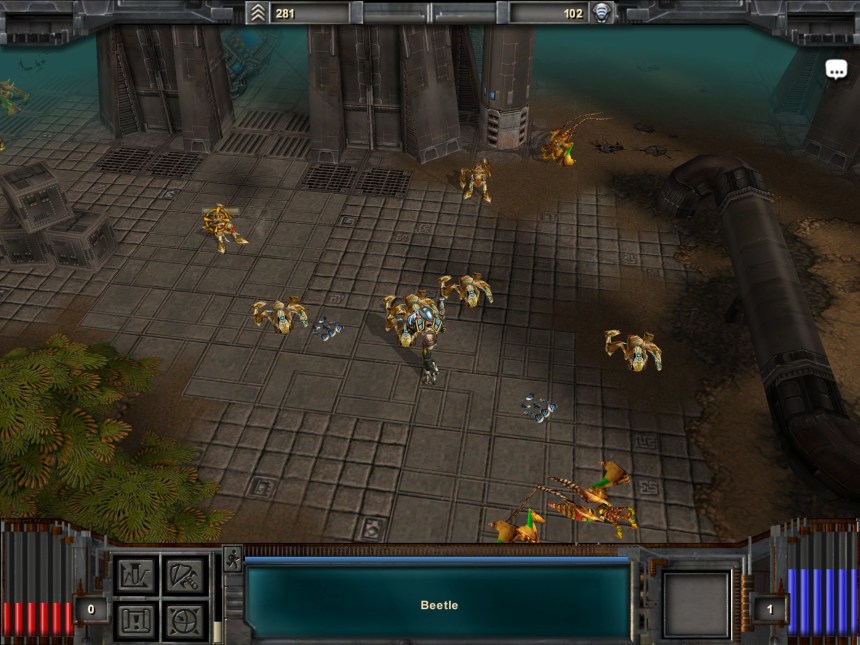Toggle the running man icon

tap(232, 558)
